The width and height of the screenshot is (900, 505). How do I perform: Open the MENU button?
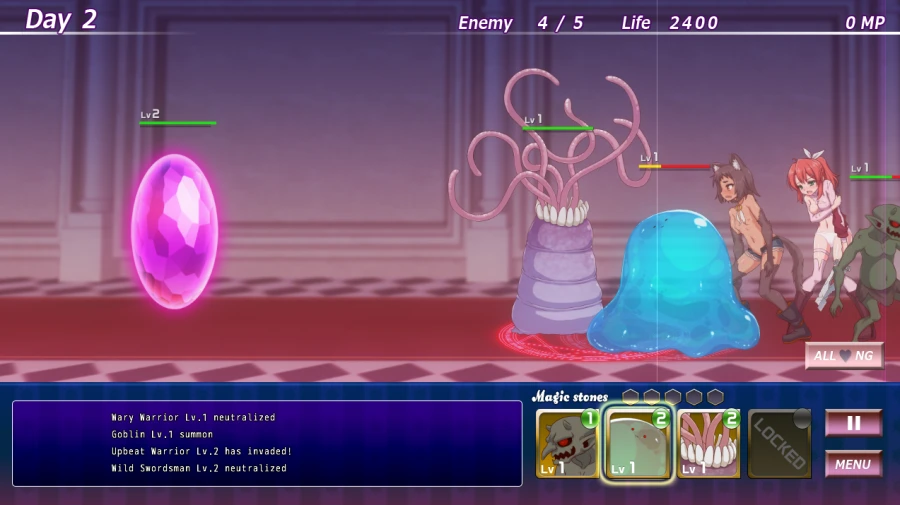[x=853, y=464]
